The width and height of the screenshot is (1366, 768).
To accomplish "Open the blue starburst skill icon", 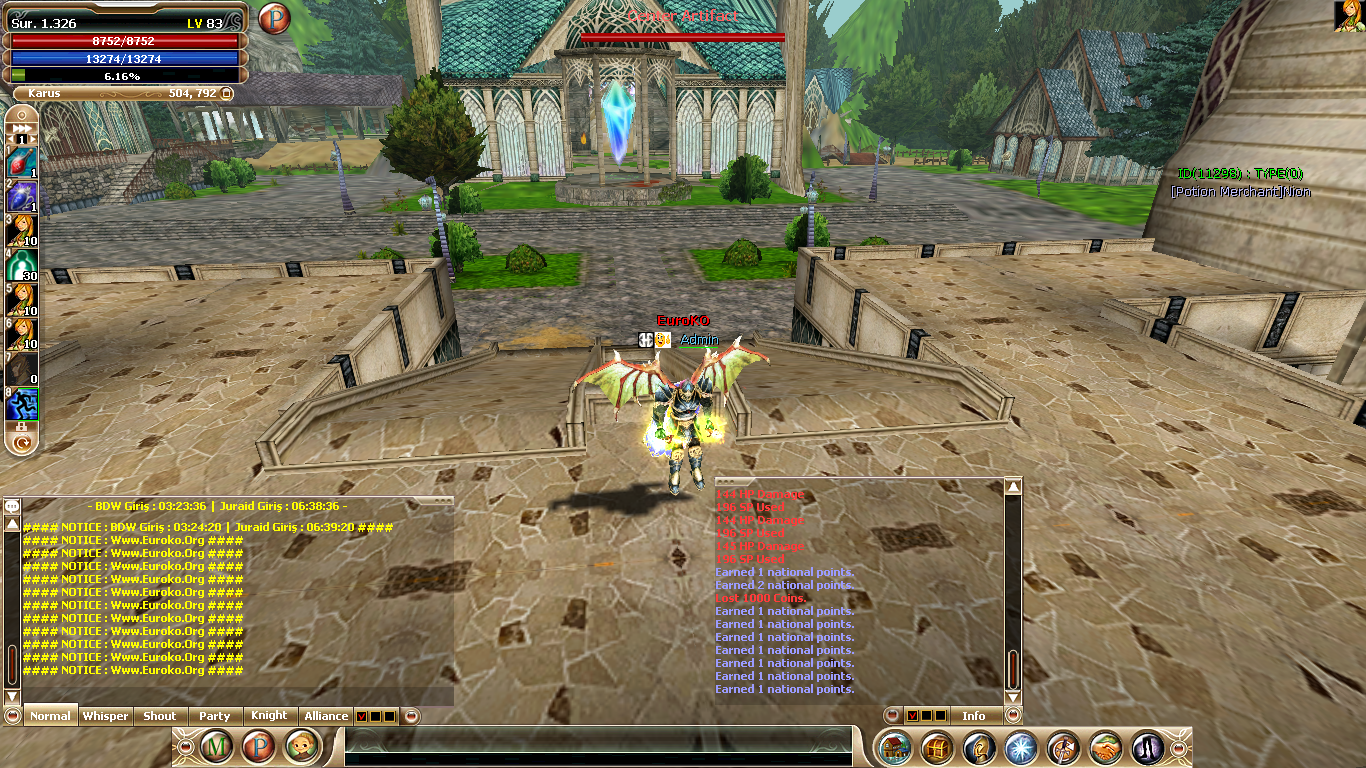I will (1021, 748).
